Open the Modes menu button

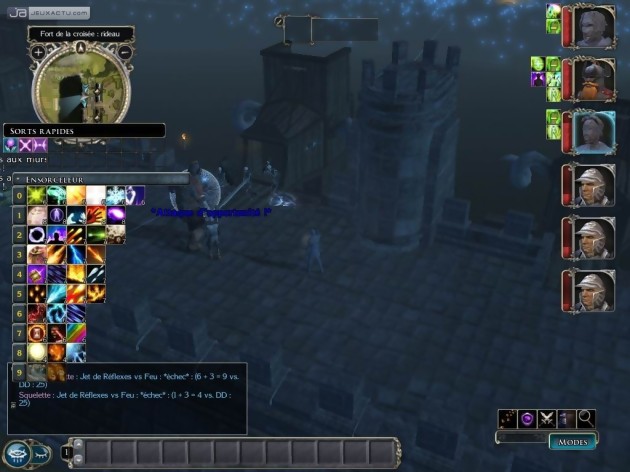click(x=573, y=440)
